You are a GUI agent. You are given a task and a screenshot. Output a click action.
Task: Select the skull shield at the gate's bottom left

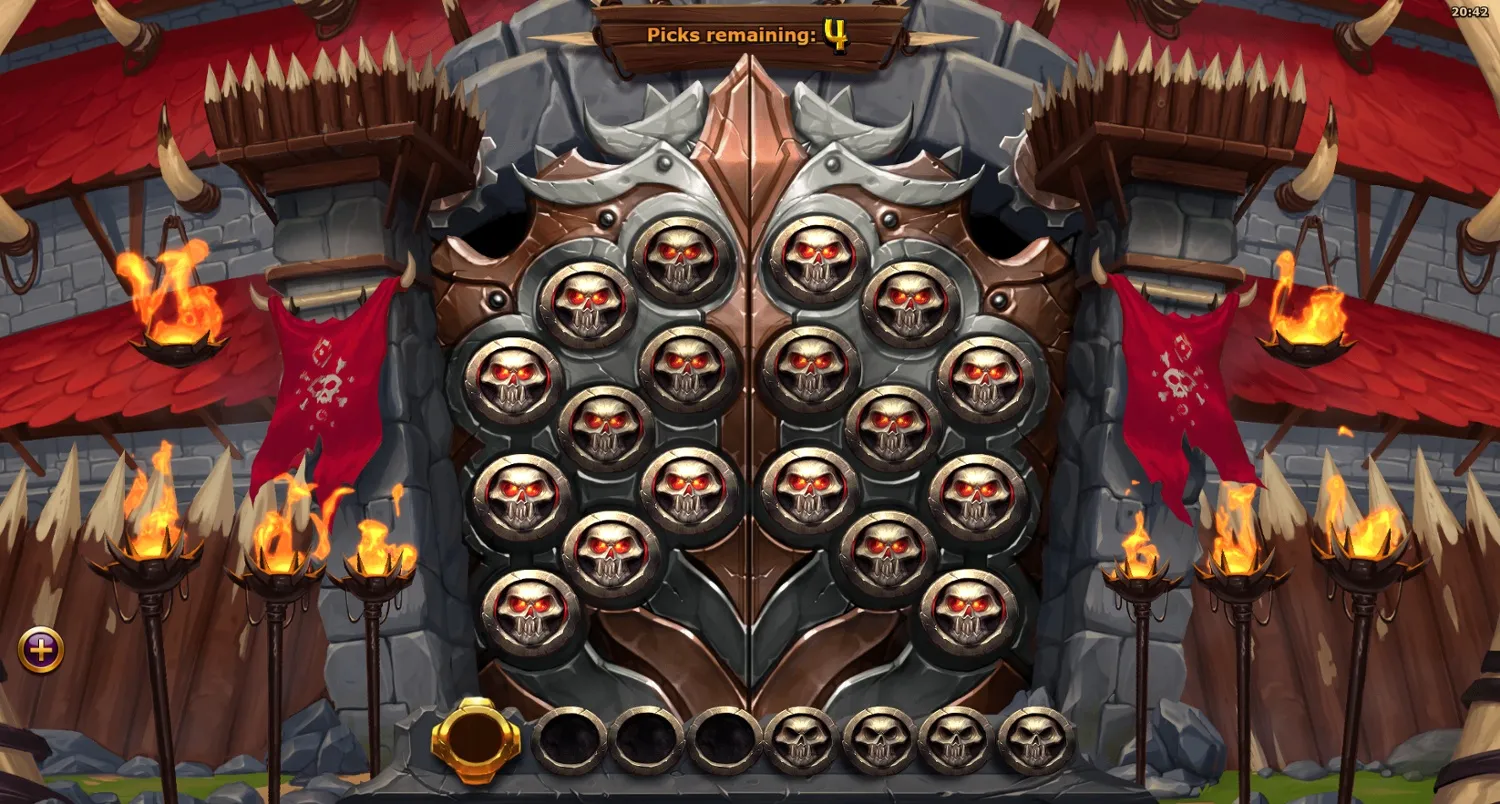click(531, 614)
